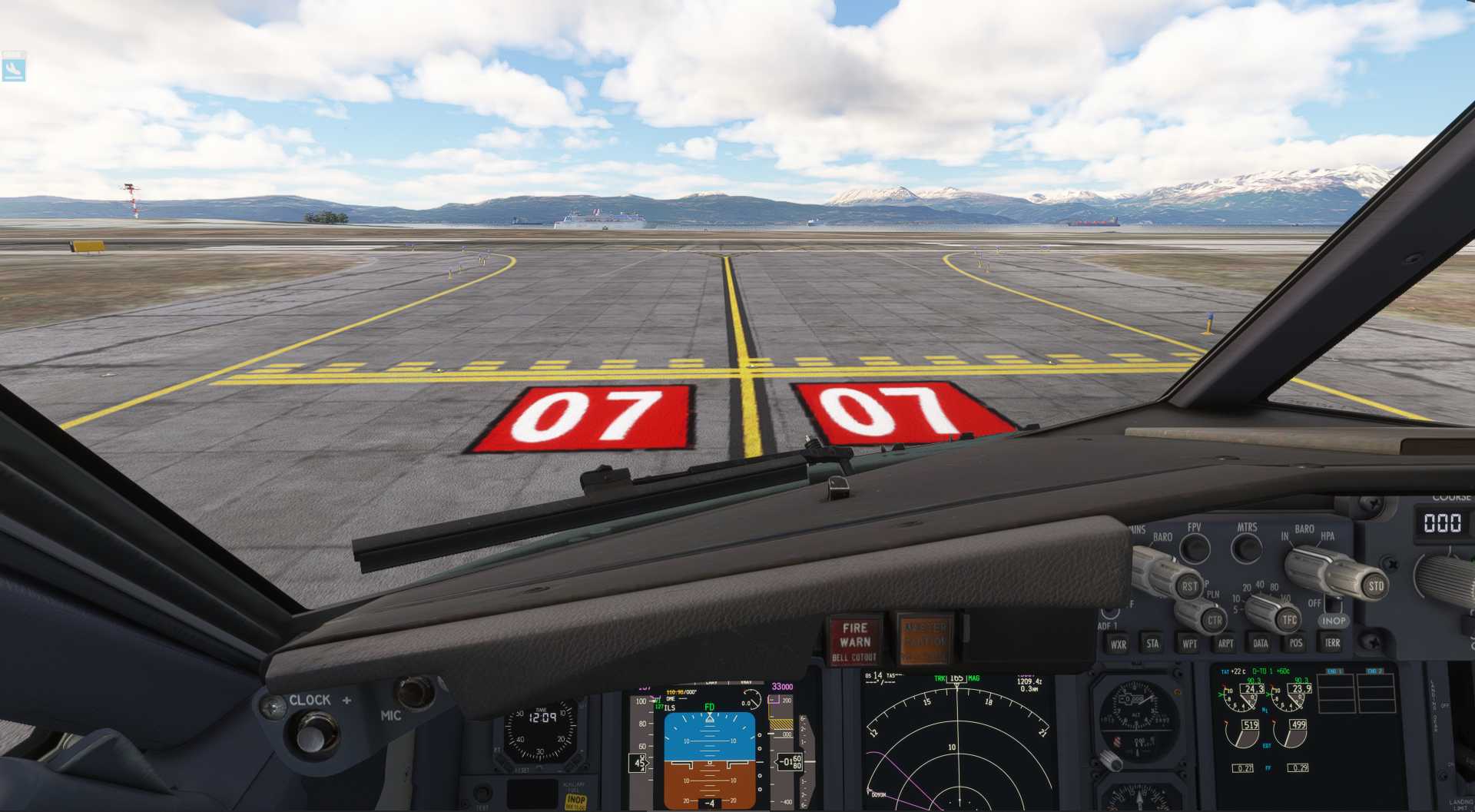Push the STD baro knob button
Screen dimensions: 1475x812
1375,586
